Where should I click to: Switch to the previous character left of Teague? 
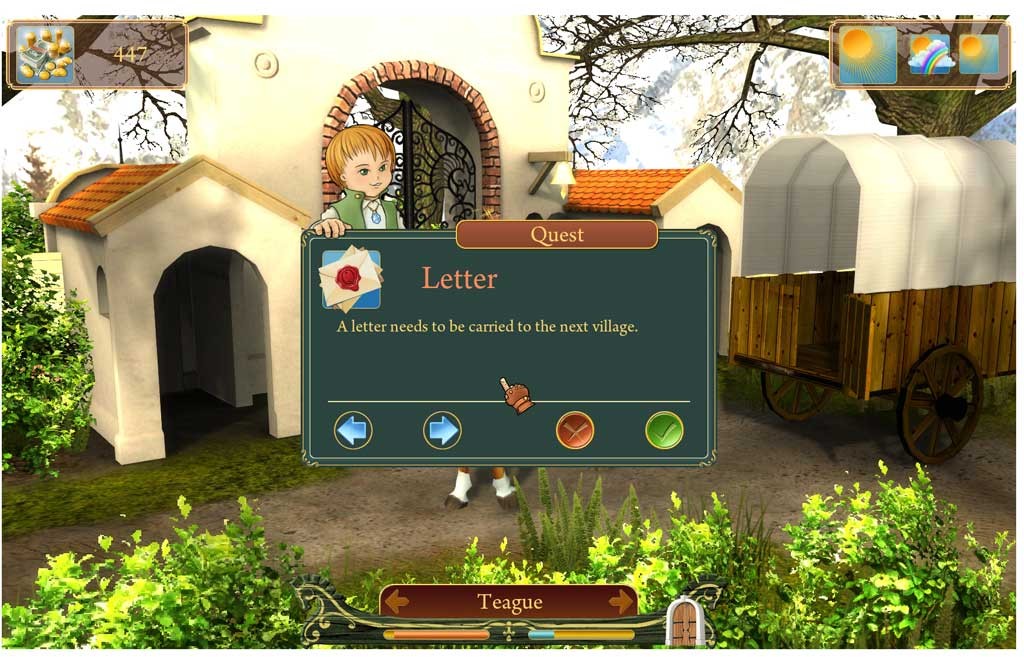398,601
